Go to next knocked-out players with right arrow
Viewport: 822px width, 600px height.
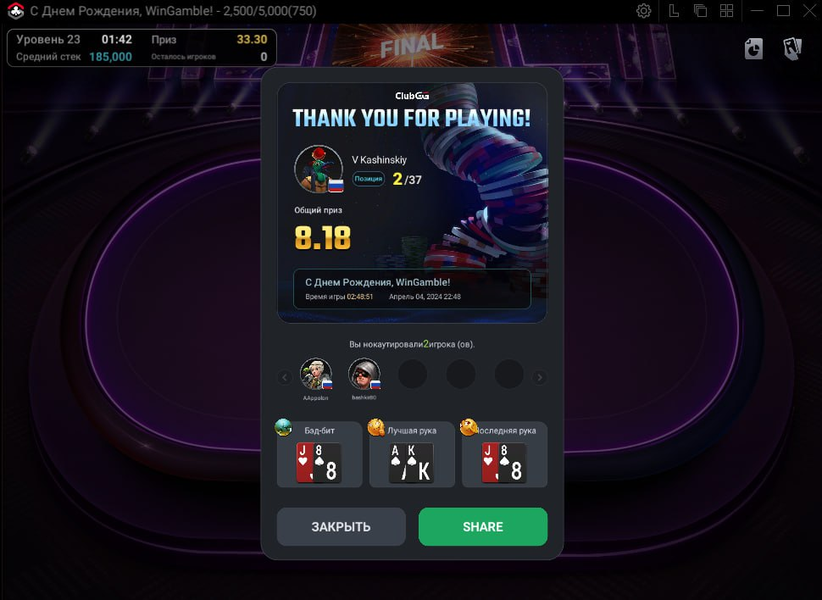[x=540, y=377]
